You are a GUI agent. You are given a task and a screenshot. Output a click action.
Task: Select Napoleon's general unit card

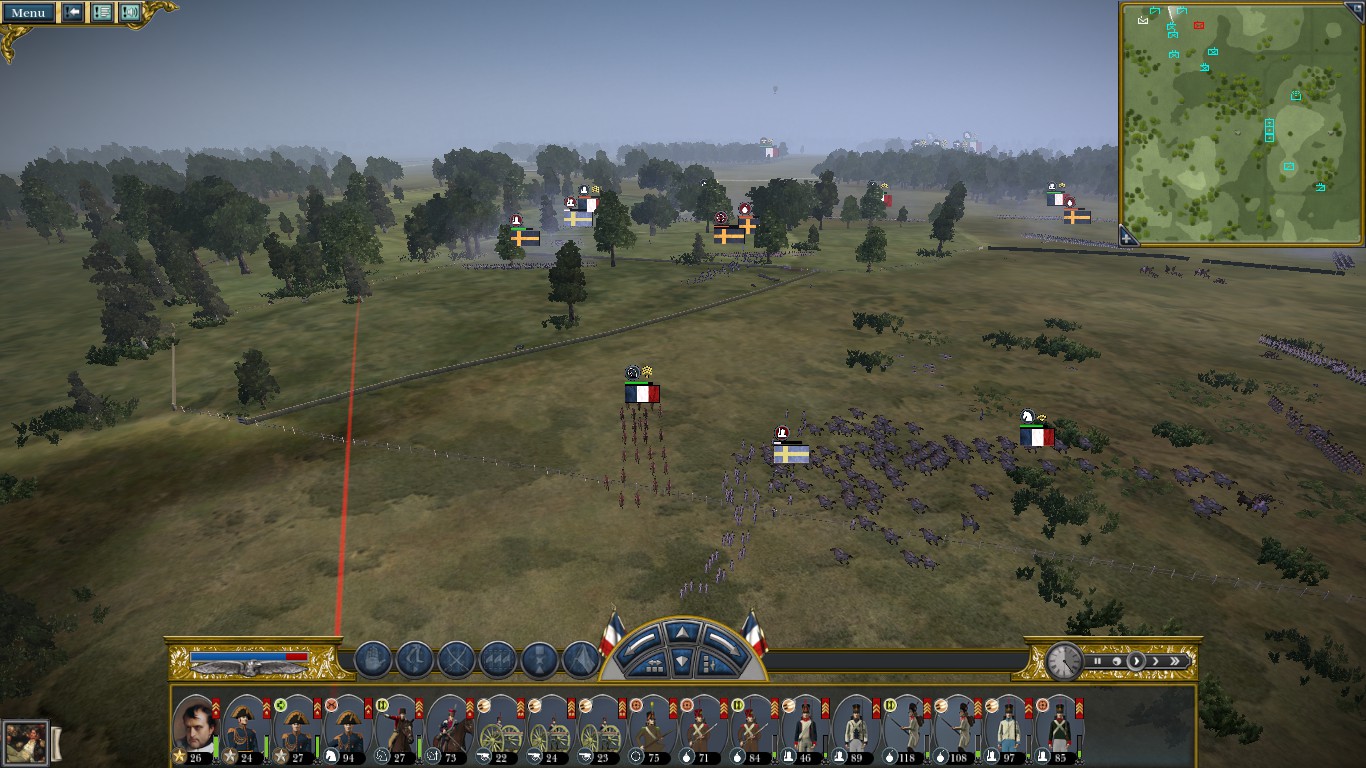(195, 728)
